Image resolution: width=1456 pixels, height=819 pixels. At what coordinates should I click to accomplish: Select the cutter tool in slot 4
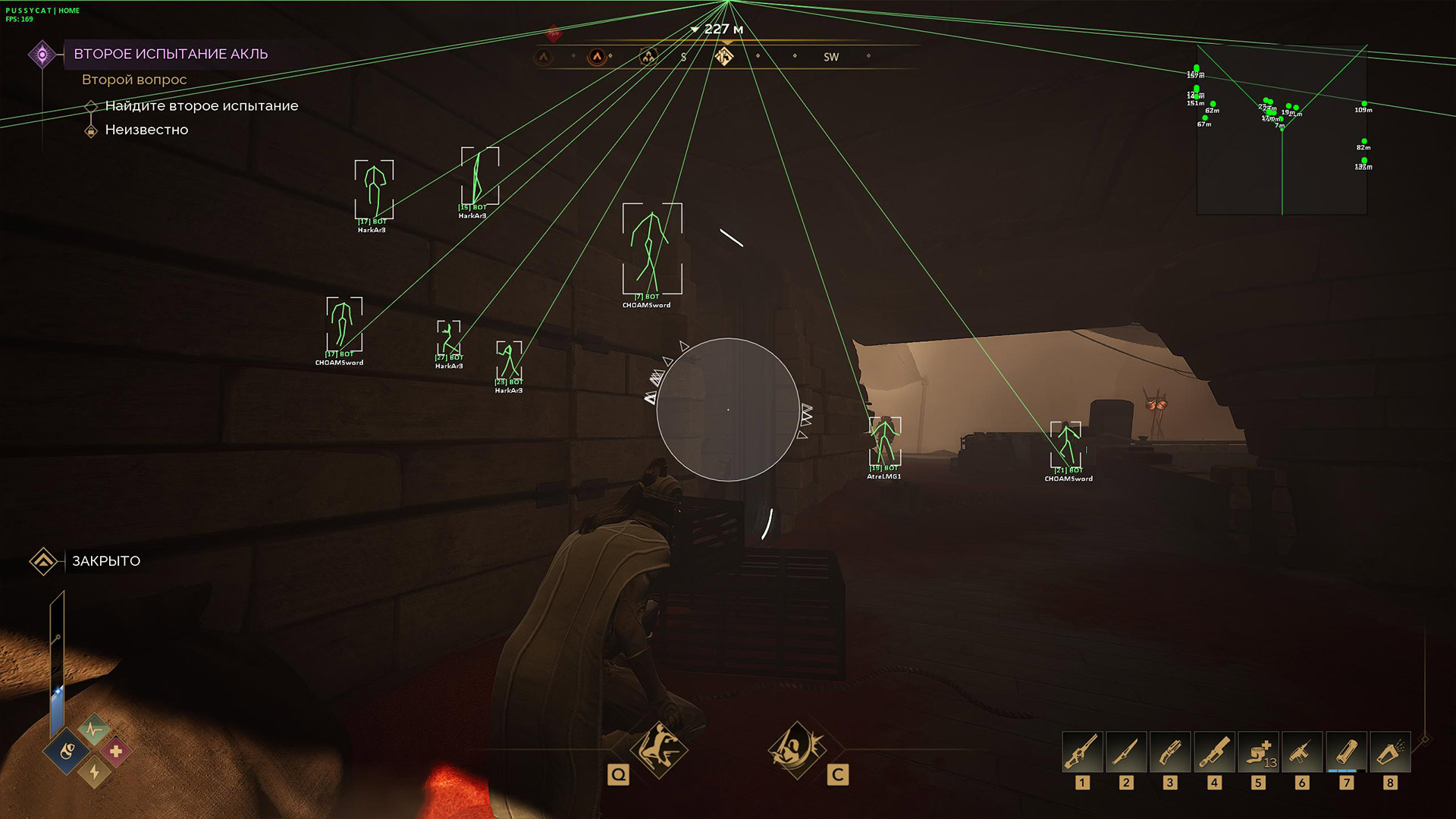pos(1214,752)
